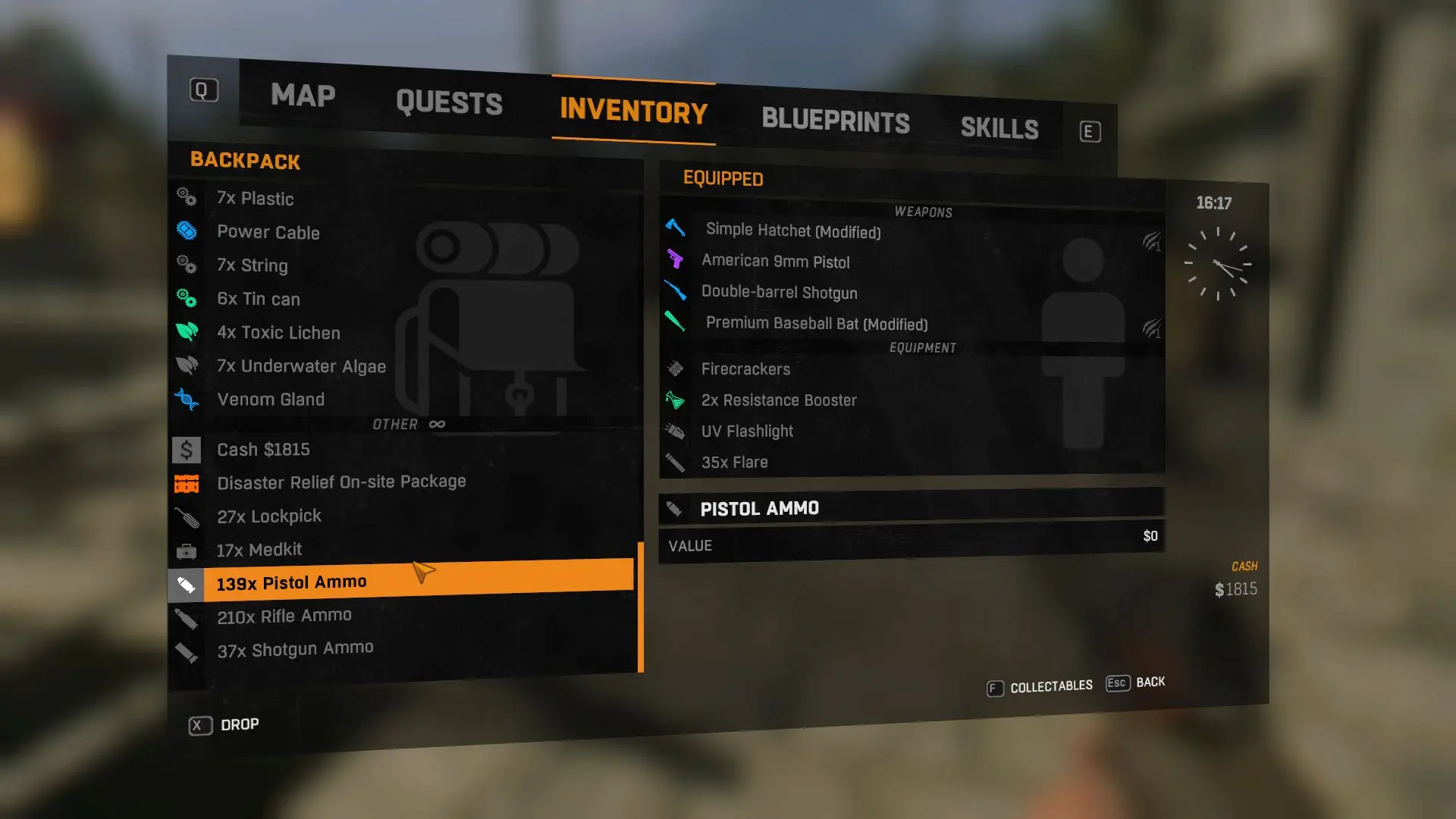Show the Blueprints tab
The image size is (1456, 819).
pos(835,121)
